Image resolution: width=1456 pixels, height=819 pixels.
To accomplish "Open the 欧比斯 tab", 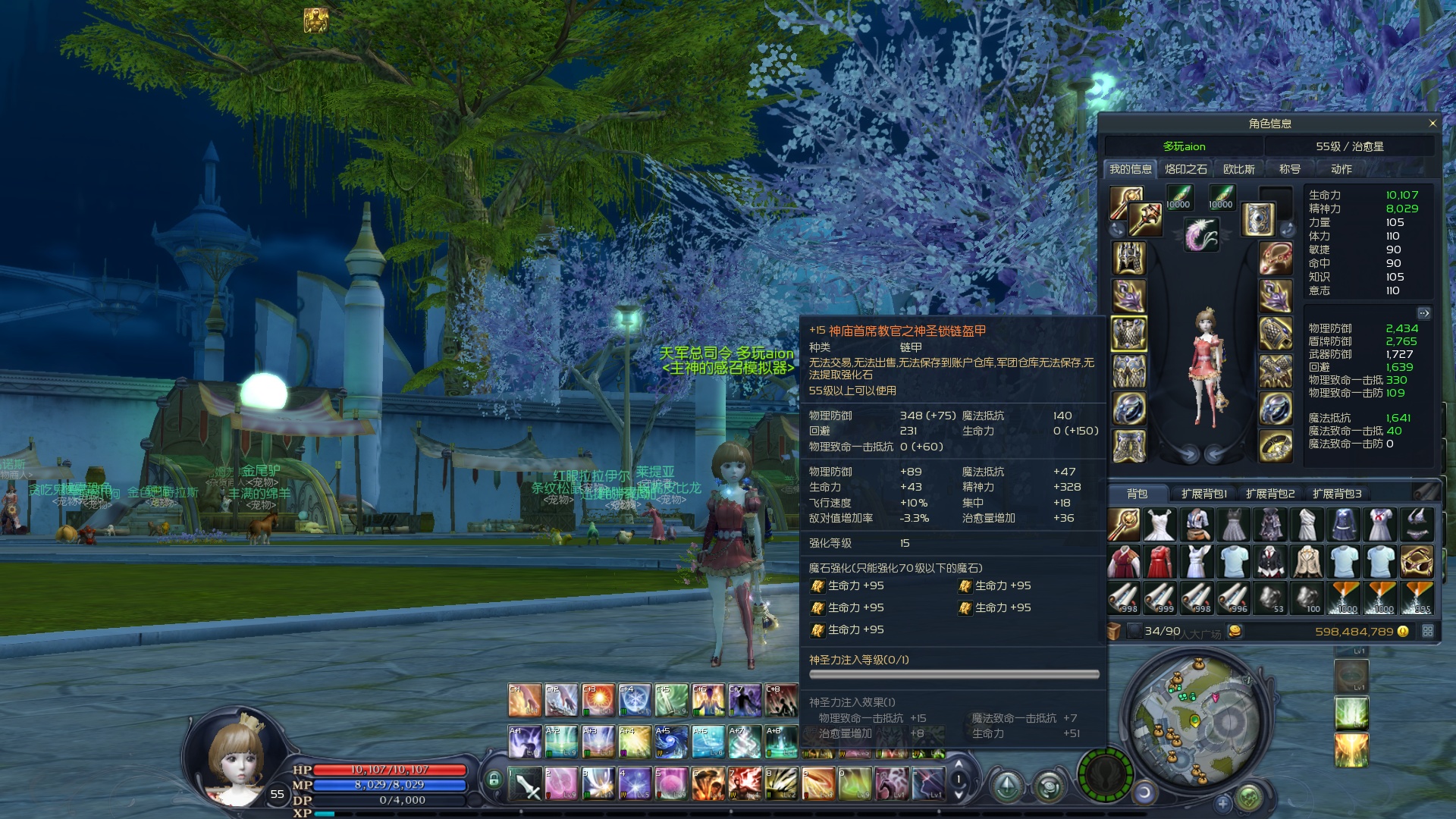I will pyautogui.click(x=1238, y=169).
